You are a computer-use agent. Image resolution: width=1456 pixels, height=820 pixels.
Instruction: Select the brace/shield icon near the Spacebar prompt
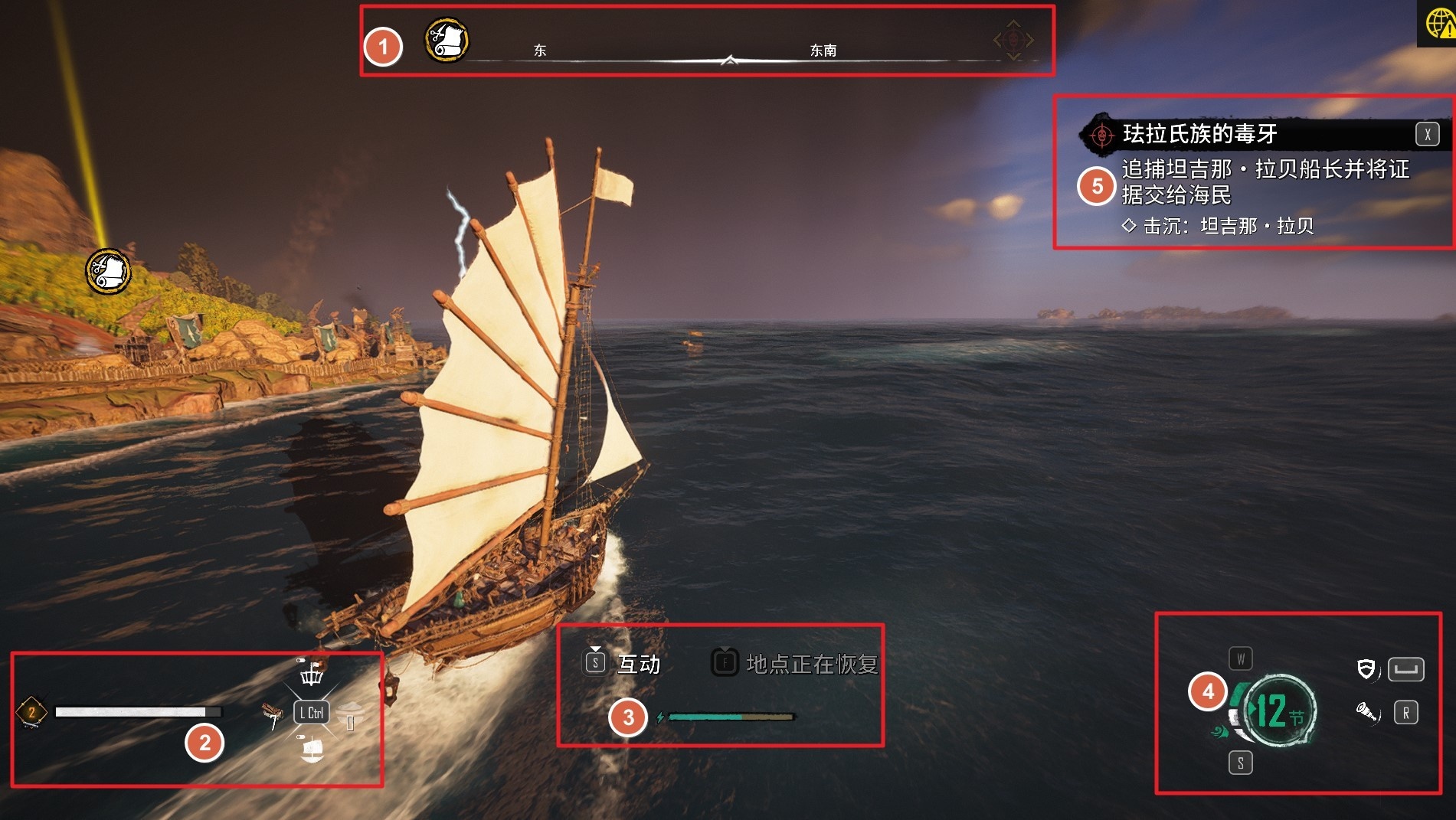[x=1366, y=668]
